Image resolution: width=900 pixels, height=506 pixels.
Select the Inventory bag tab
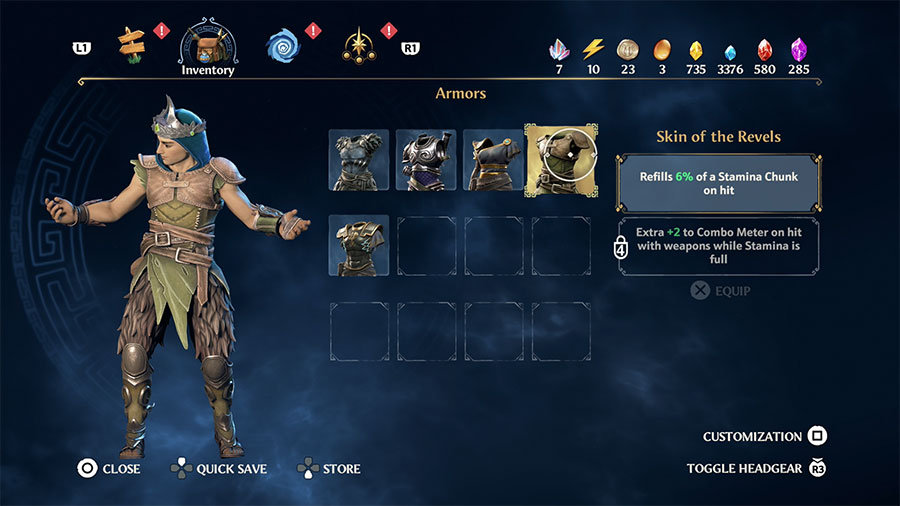pos(207,45)
